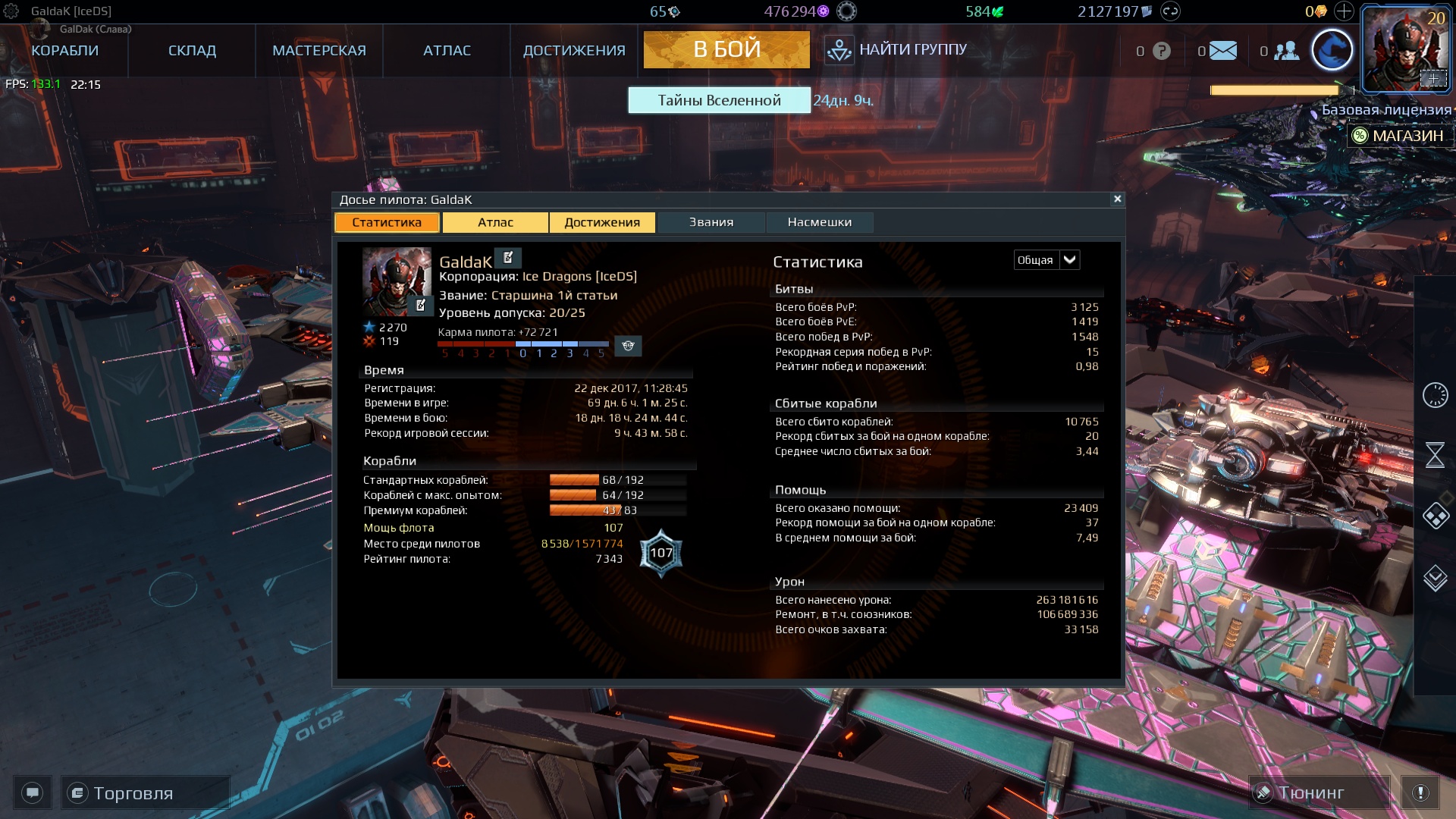Select the Атлас top menu entry
Viewport: 1456px width, 819px height.
click(447, 51)
